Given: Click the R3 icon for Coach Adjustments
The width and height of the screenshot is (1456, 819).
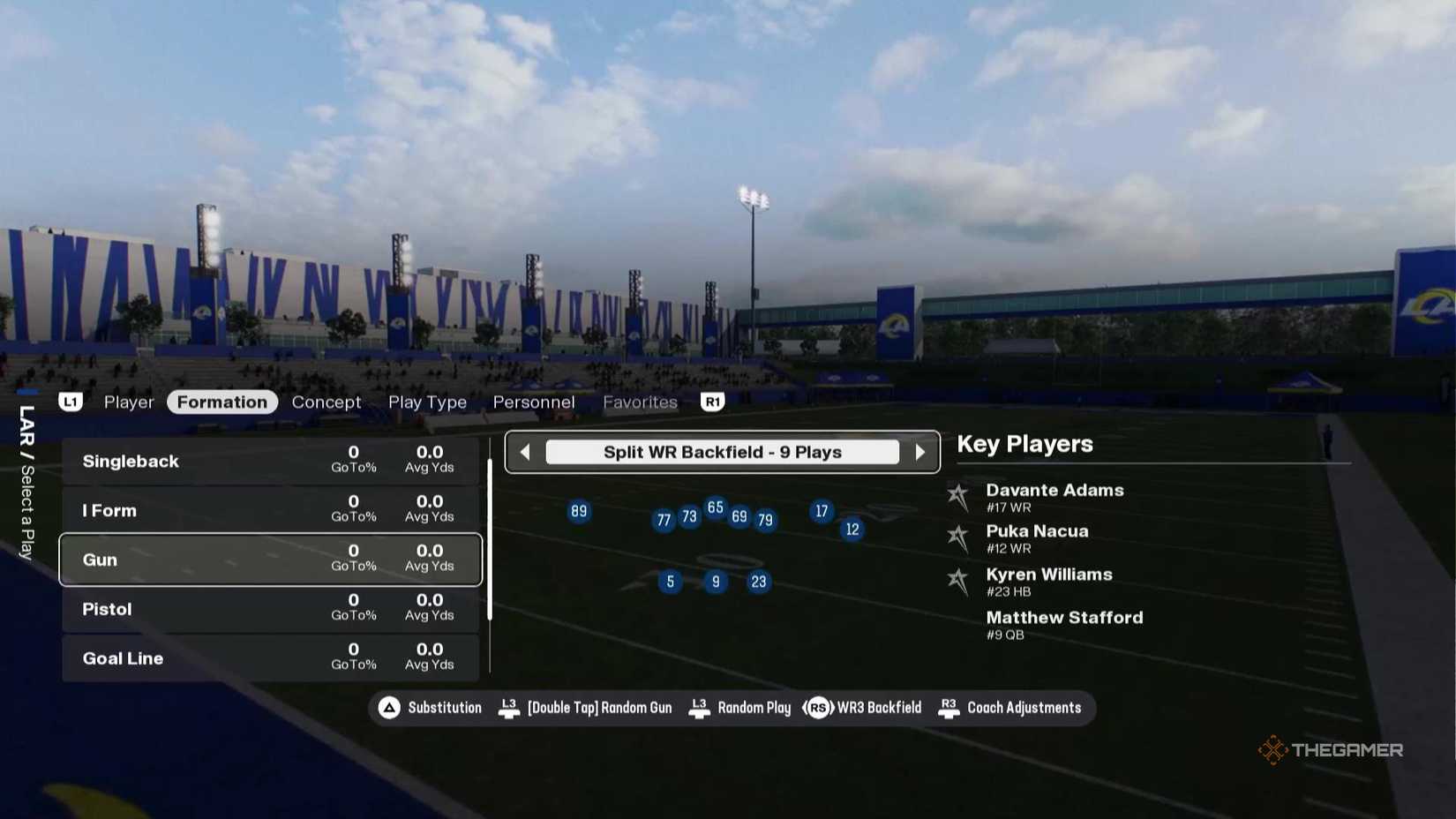Looking at the screenshot, I should coord(949,707).
